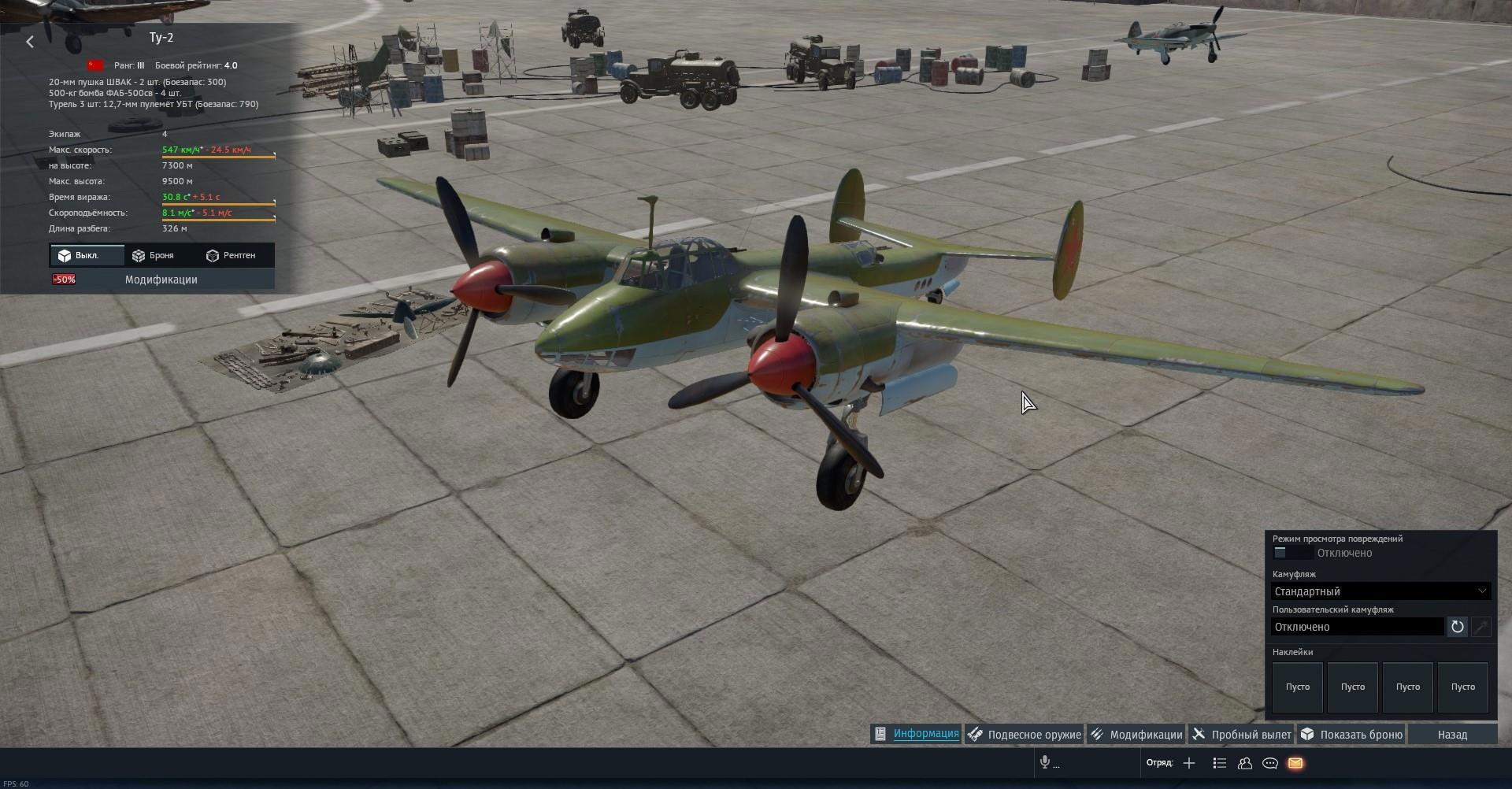This screenshot has width=1512, height=789.
Task: Open Модификации with the -50% discount
Action: [x=161, y=280]
